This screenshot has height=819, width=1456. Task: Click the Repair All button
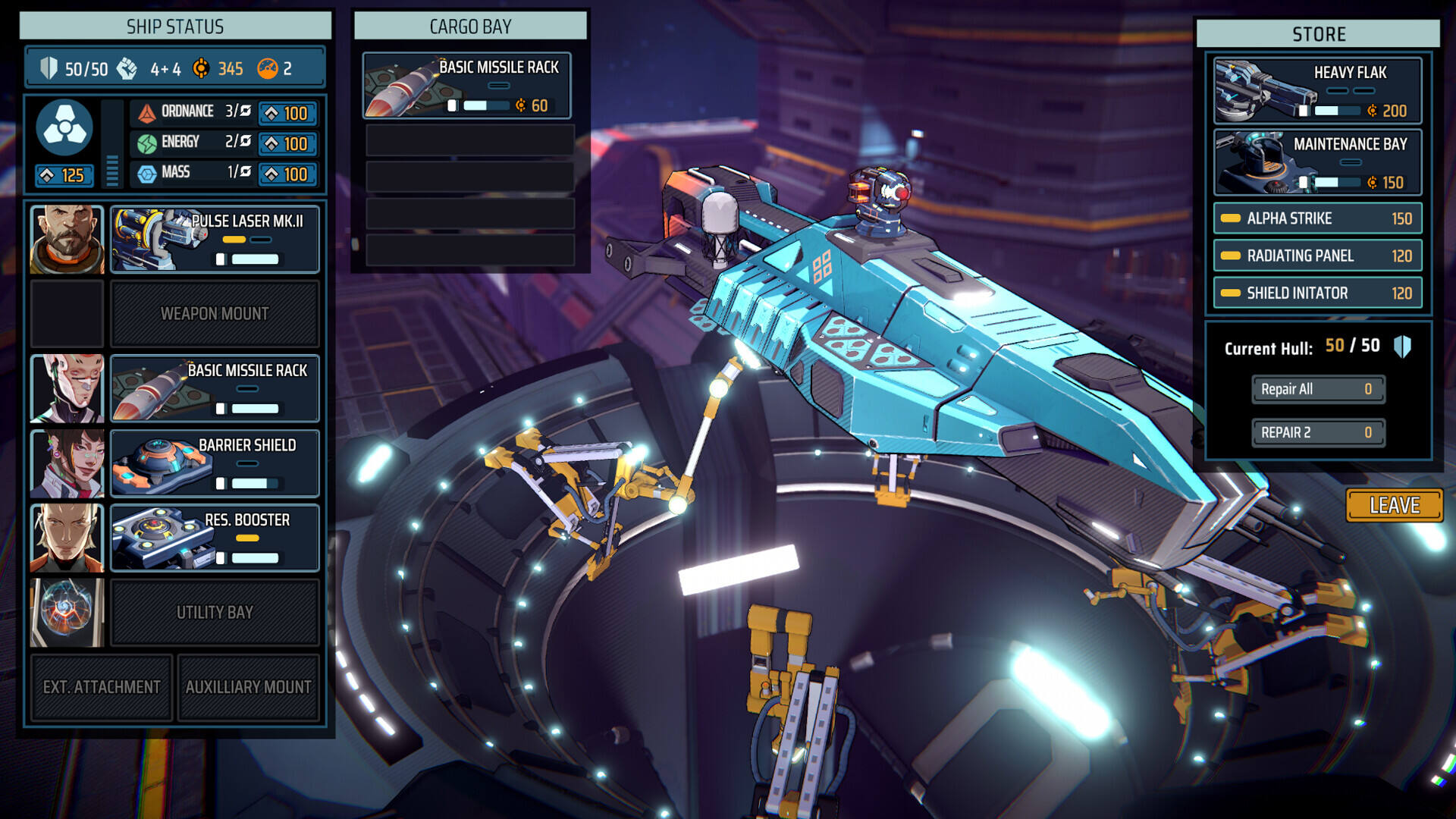(1317, 389)
